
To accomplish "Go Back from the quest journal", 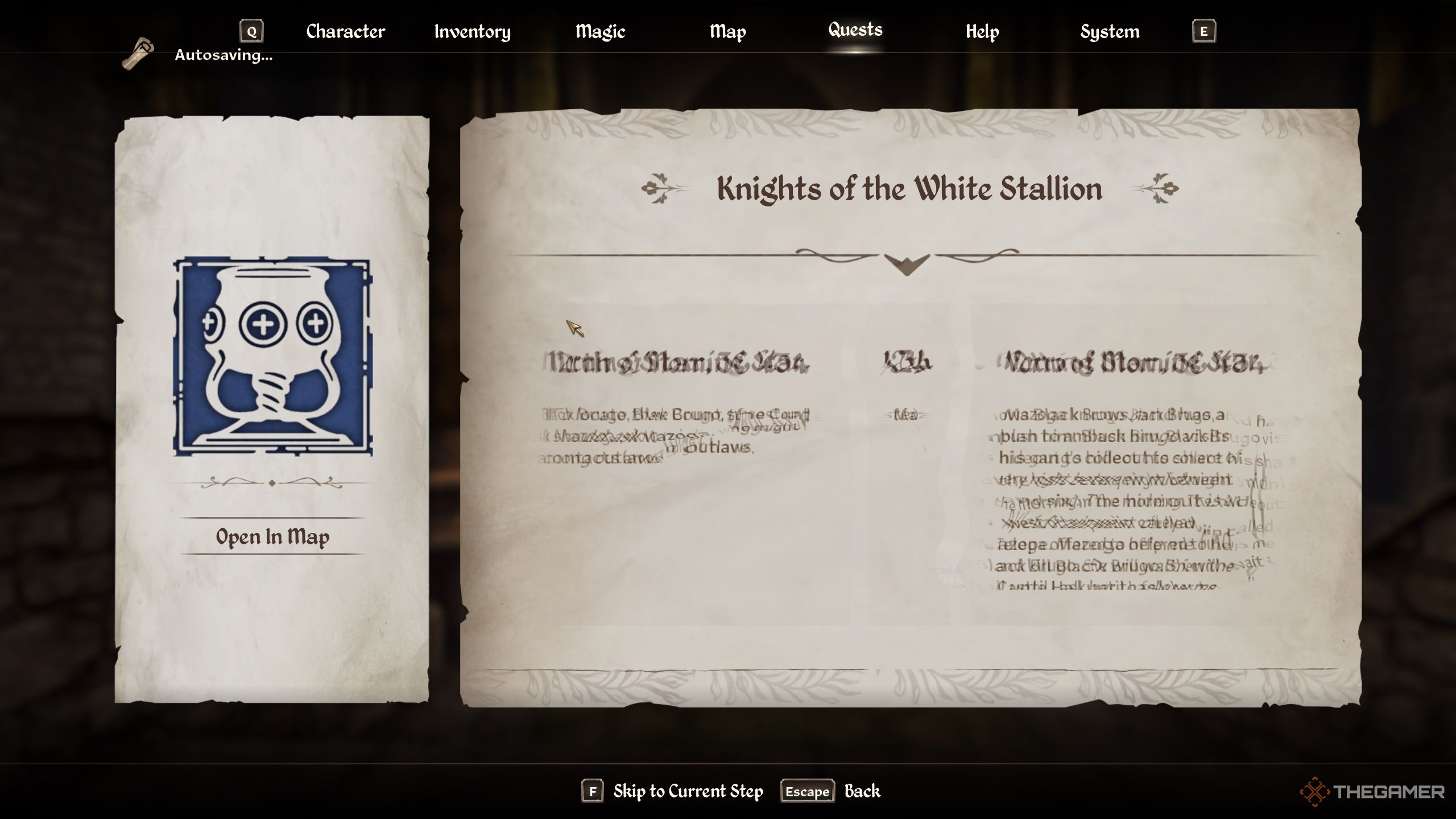I will (x=862, y=791).
